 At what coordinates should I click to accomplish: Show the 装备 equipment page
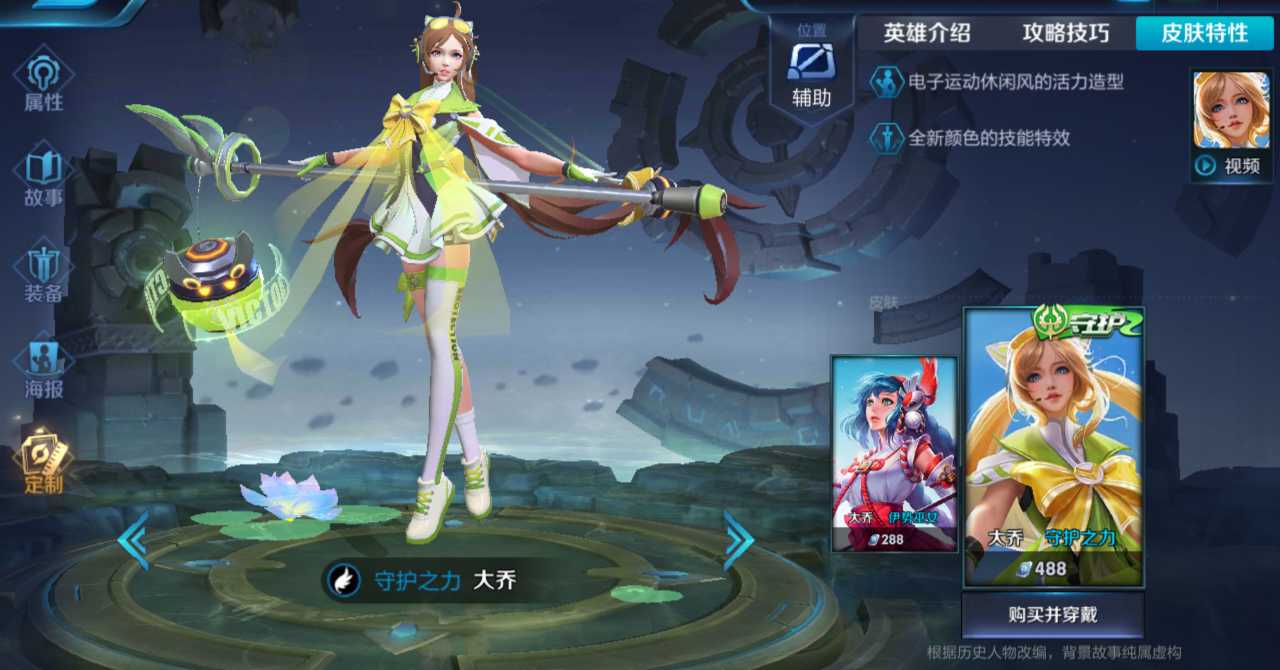click(43, 272)
